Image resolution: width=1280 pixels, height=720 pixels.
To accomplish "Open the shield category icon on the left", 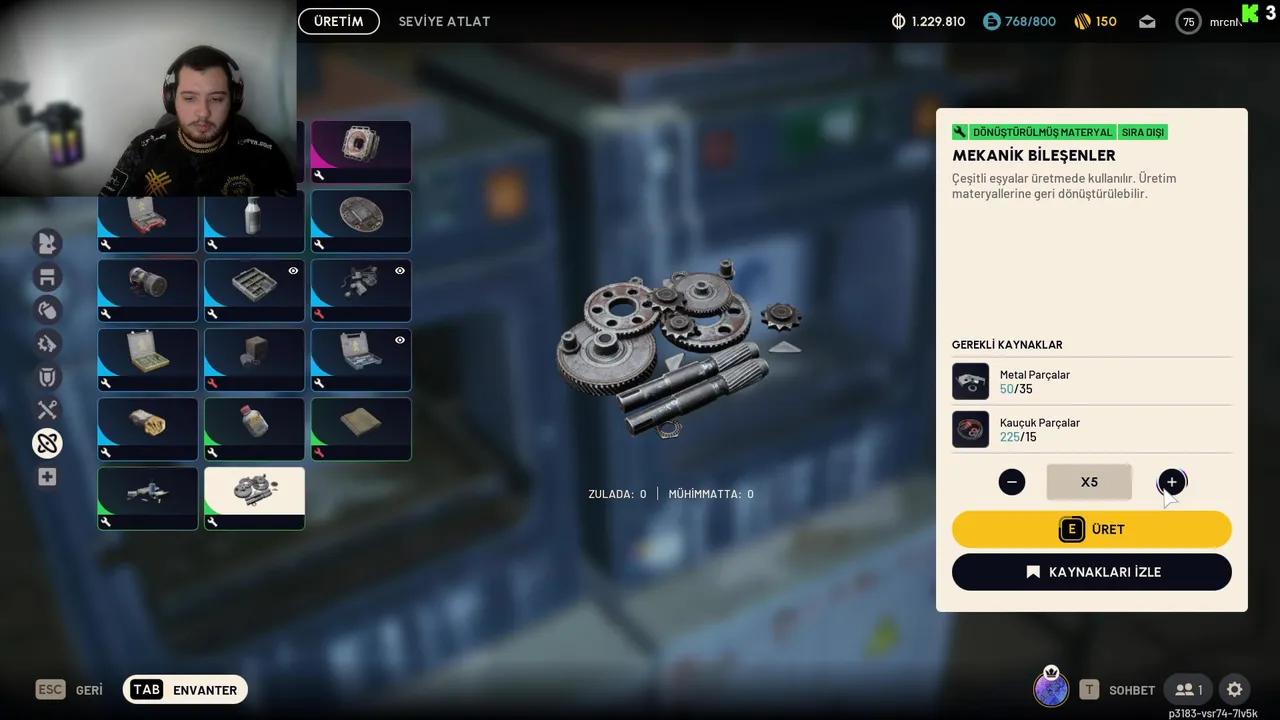I will click(47, 377).
